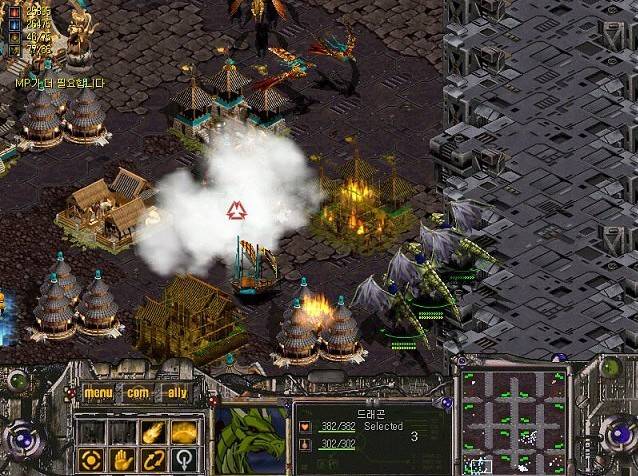Screen dimensions: 638x476
Task: Open the menu button
Action: click(98, 393)
